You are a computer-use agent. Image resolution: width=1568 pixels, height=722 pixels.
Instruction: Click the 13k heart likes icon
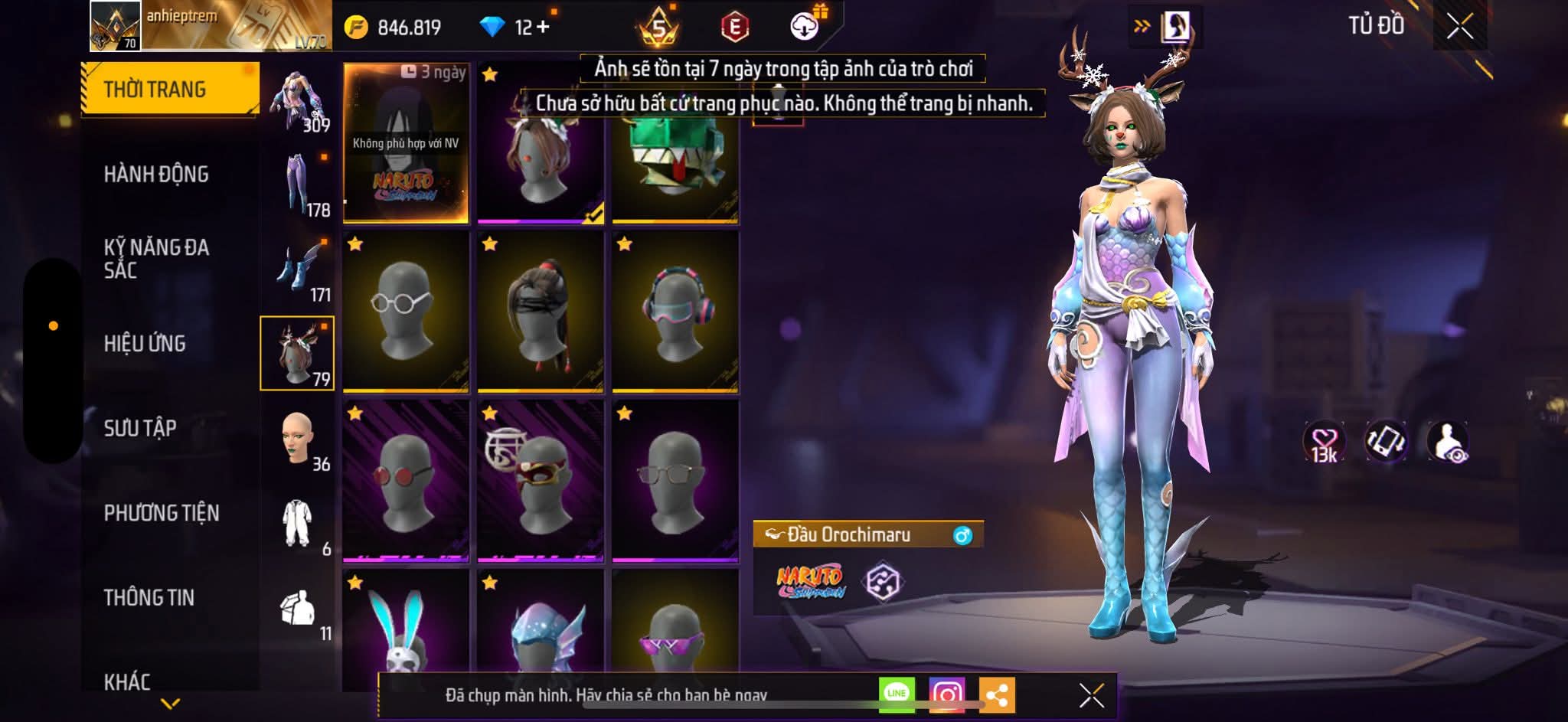click(1324, 443)
